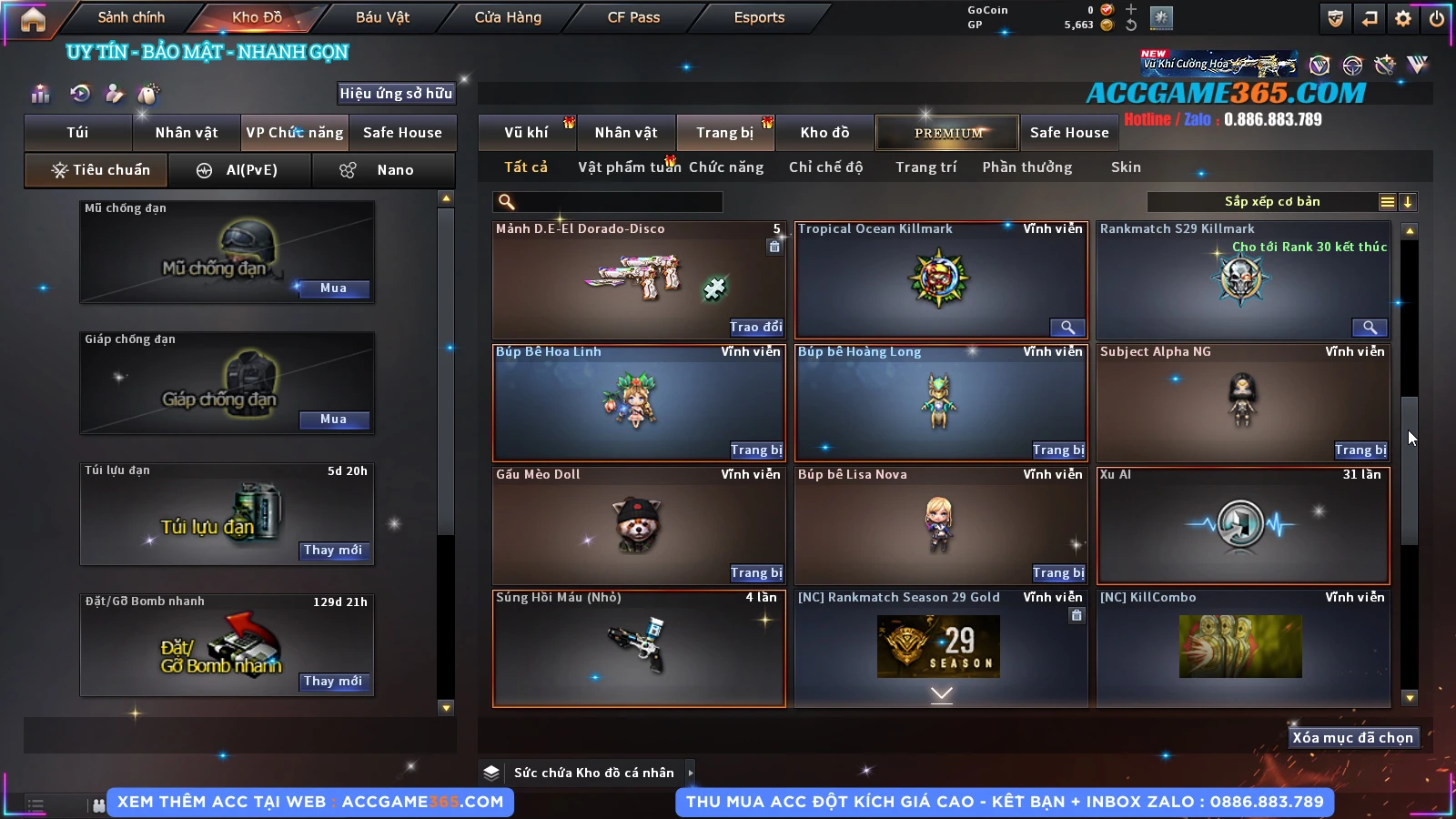Open settings via the gear icon
The width and height of the screenshot is (1456, 819).
(x=1403, y=18)
